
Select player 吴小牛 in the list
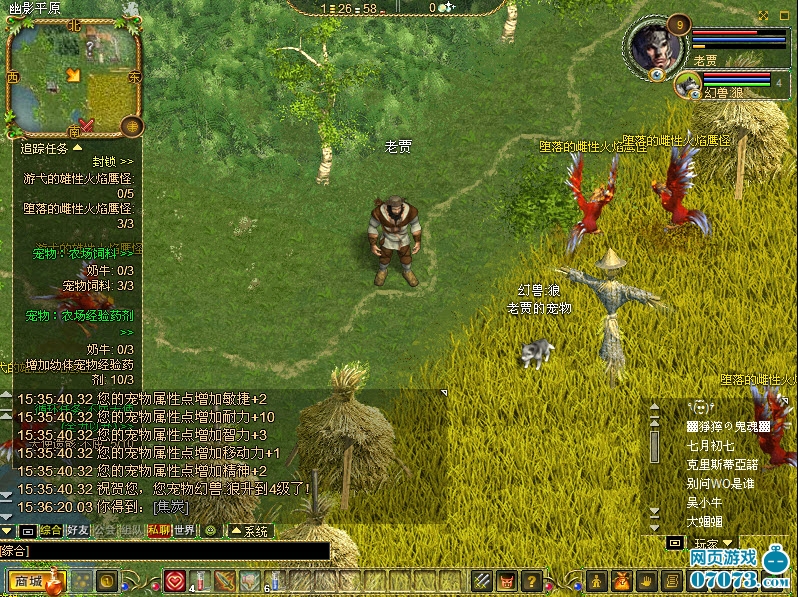pyautogui.click(x=704, y=502)
